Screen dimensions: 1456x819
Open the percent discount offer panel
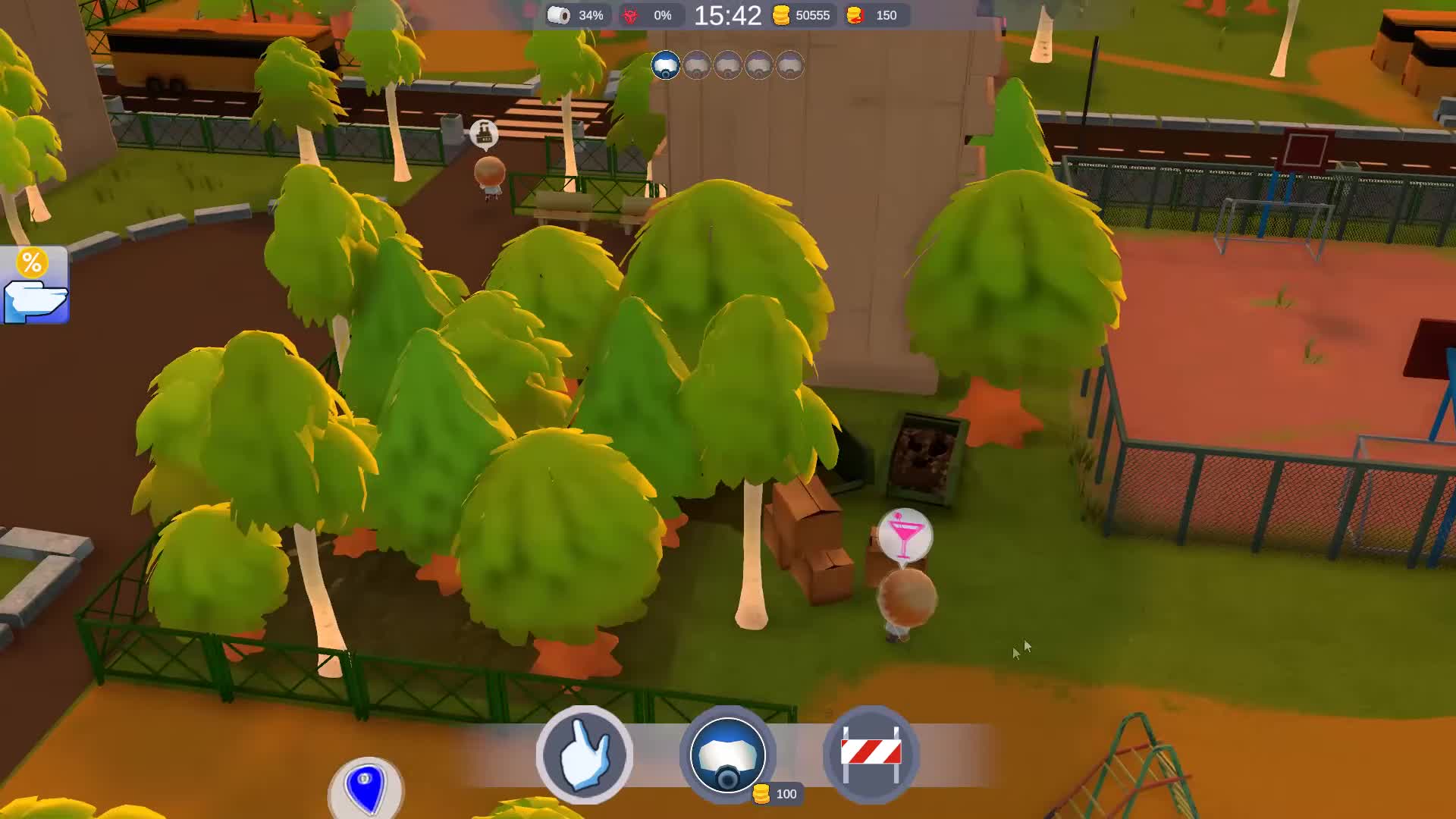pyautogui.click(x=33, y=286)
